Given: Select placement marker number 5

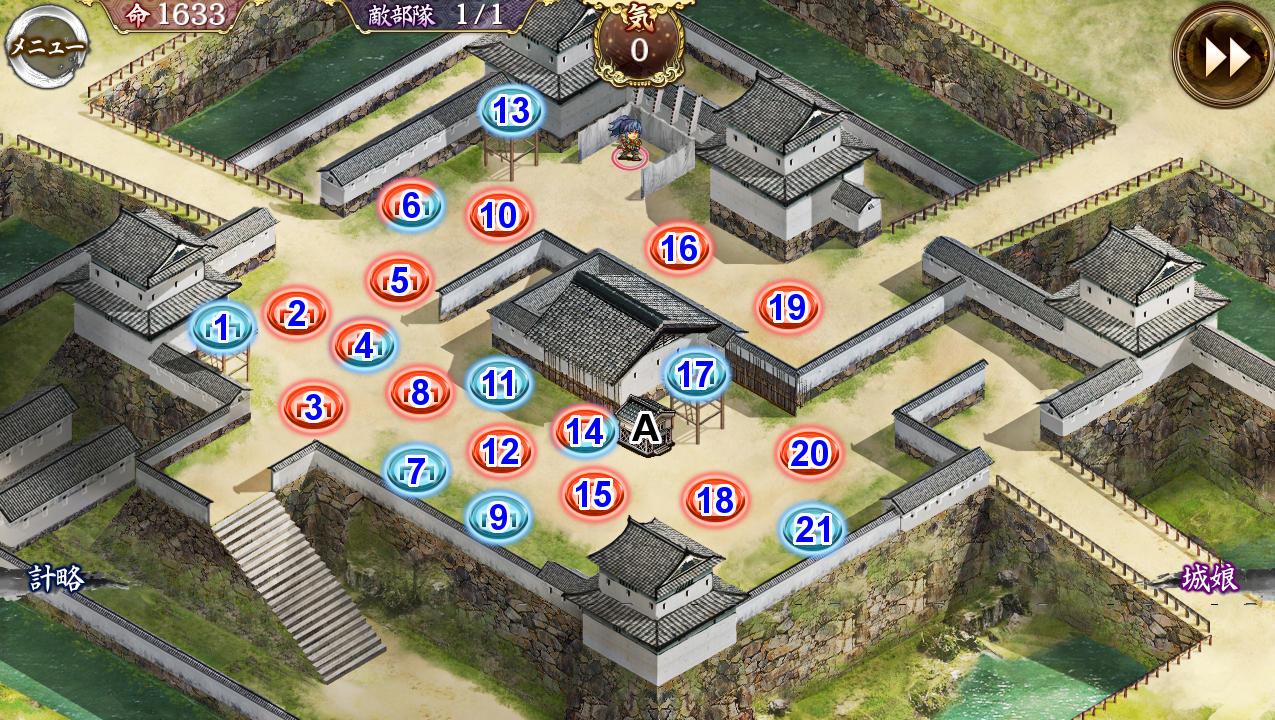Looking at the screenshot, I should pos(399,282).
